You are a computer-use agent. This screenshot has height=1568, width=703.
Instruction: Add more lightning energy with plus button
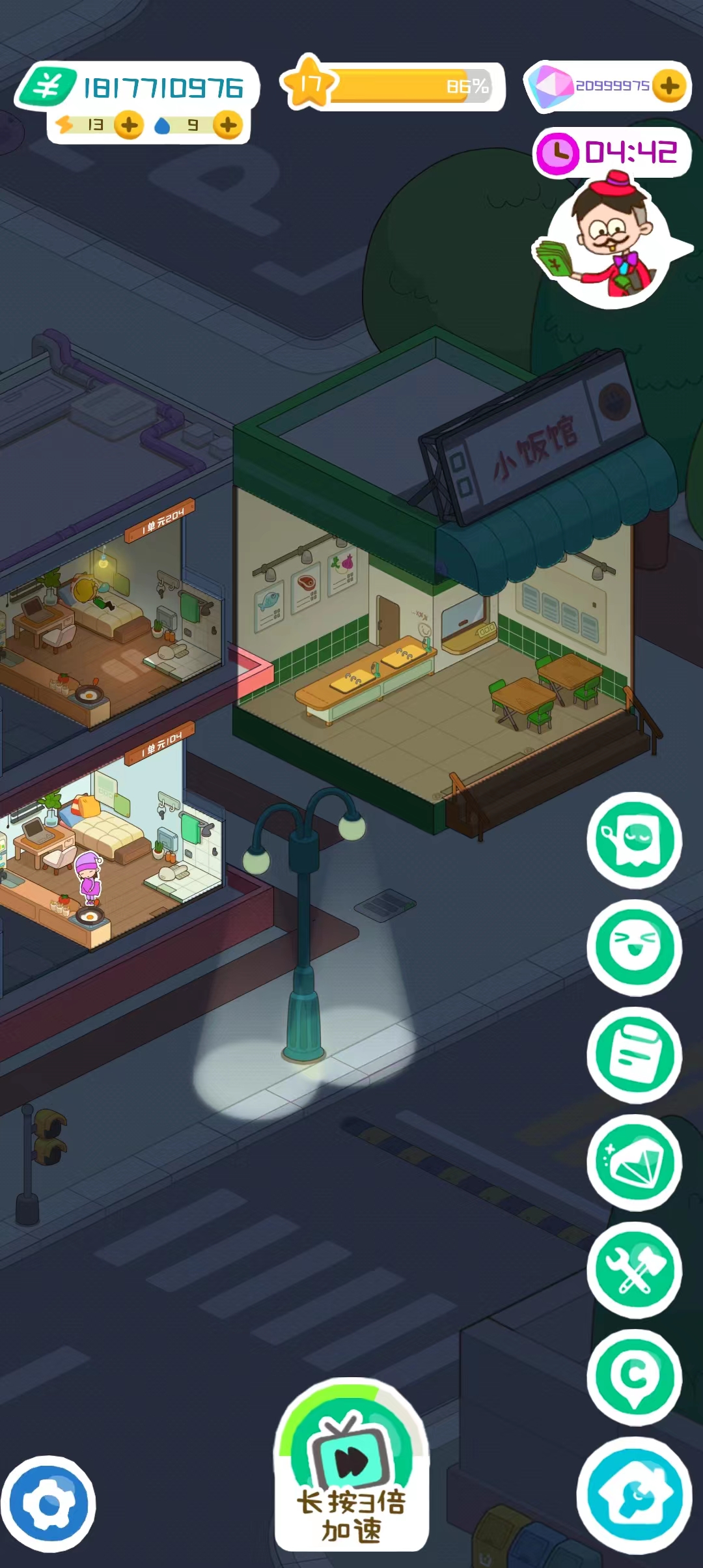pos(129,125)
